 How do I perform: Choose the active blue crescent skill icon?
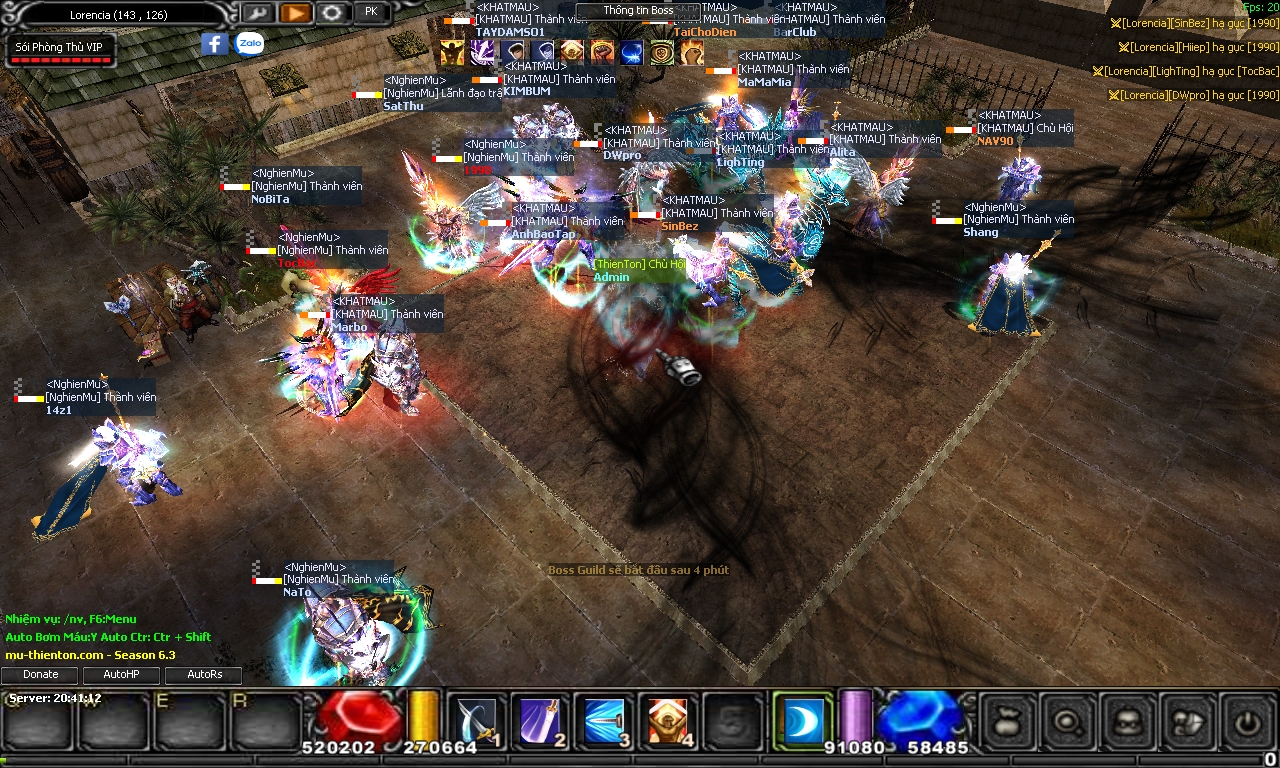click(x=802, y=720)
